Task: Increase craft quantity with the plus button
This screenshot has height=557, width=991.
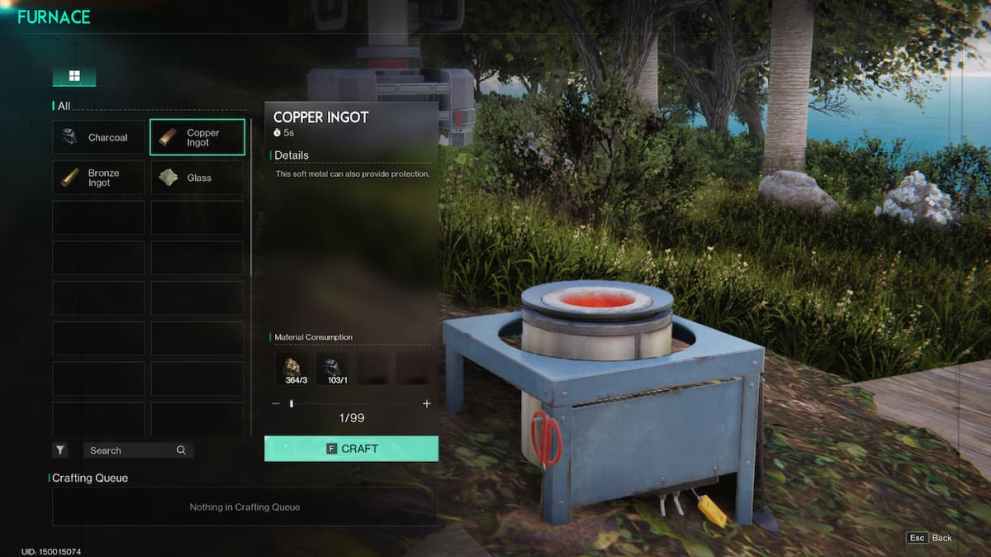Action: pos(427,404)
